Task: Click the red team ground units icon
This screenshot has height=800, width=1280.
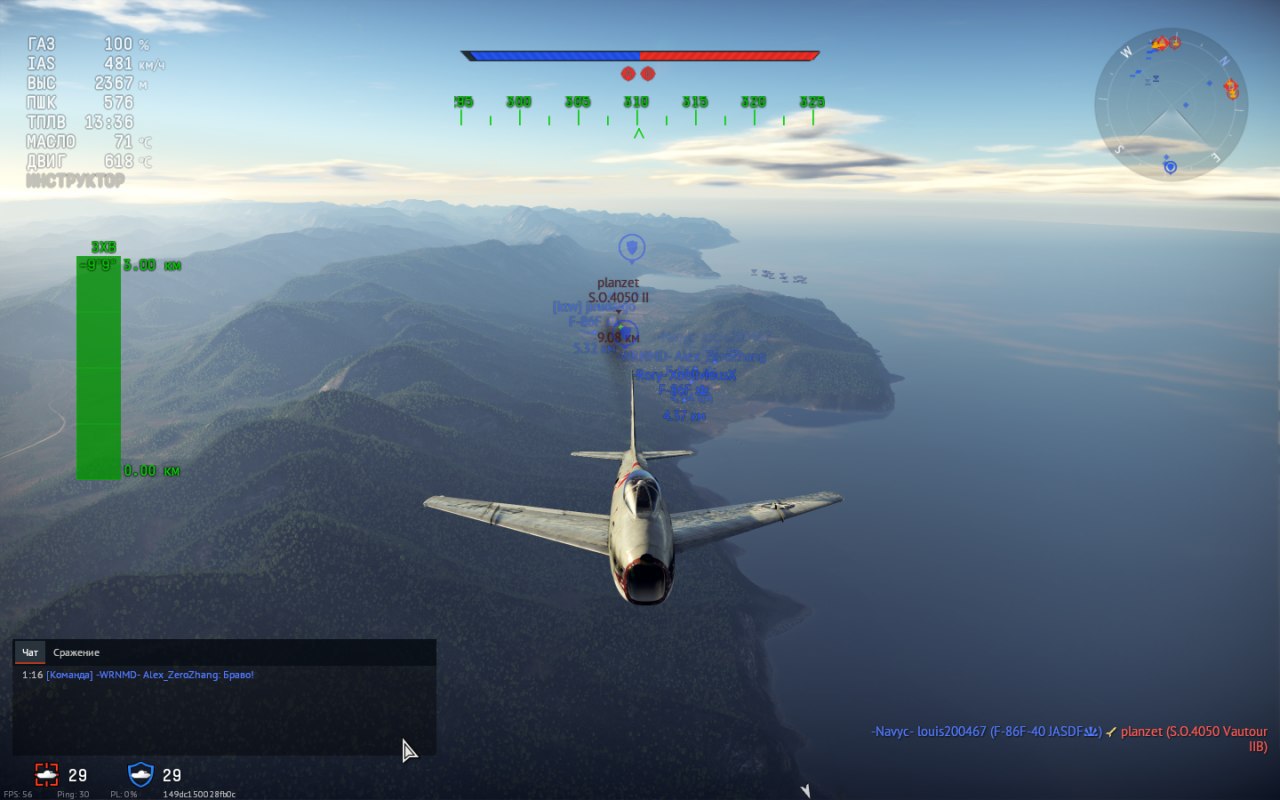Action: (x=47, y=775)
